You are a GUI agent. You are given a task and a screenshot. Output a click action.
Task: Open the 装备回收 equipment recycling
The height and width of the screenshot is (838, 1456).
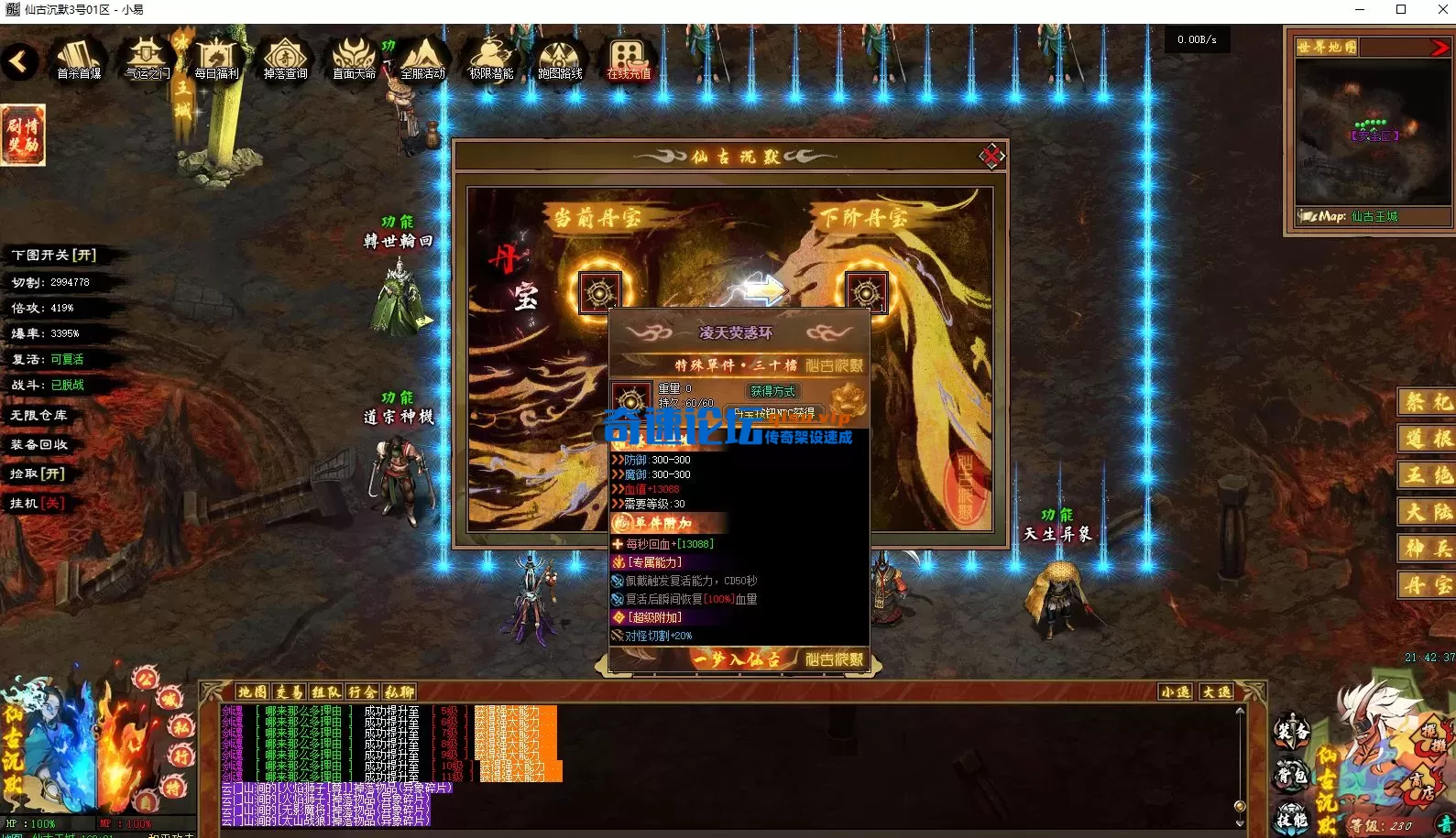(39, 445)
